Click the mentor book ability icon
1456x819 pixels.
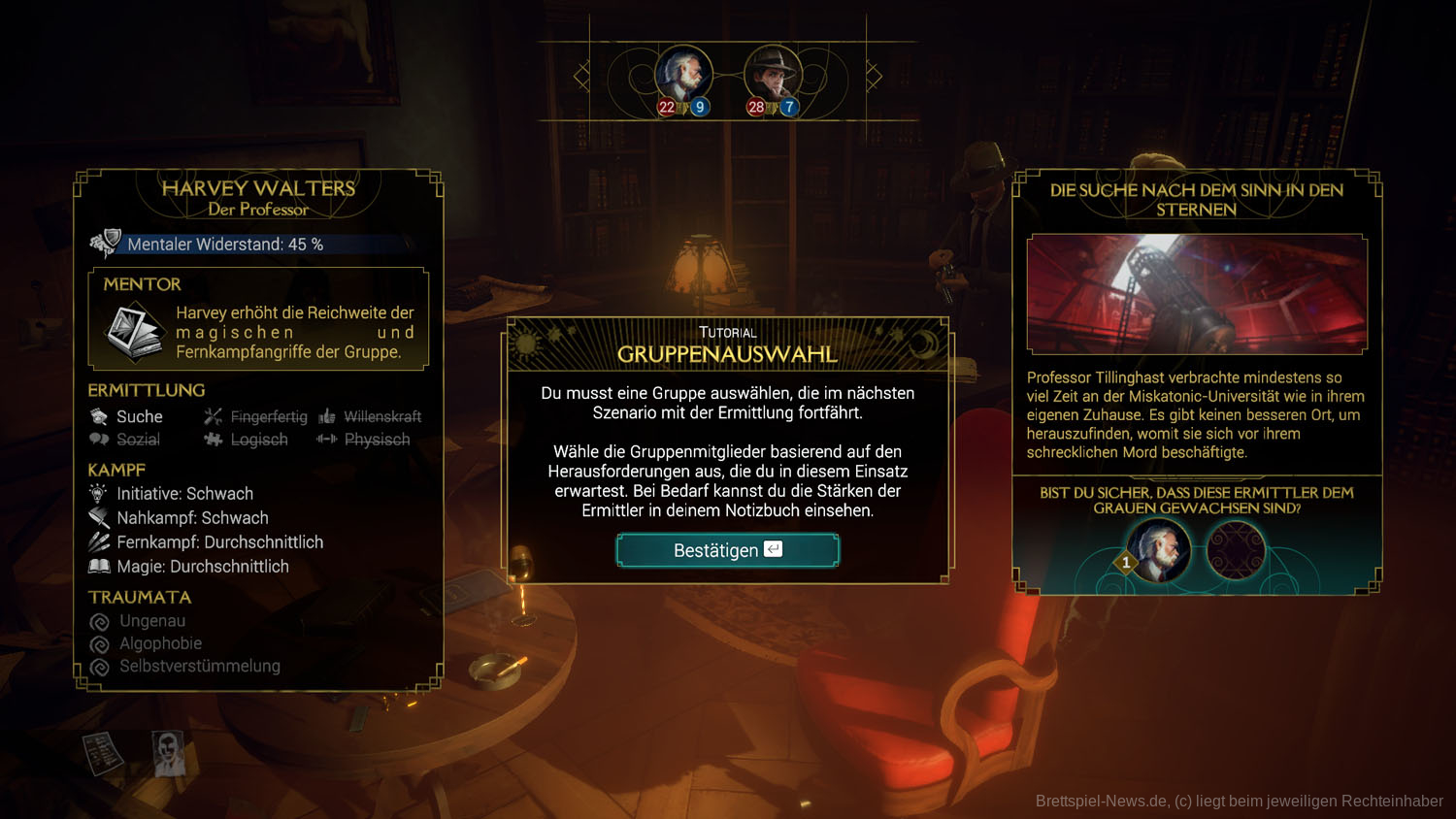133,331
